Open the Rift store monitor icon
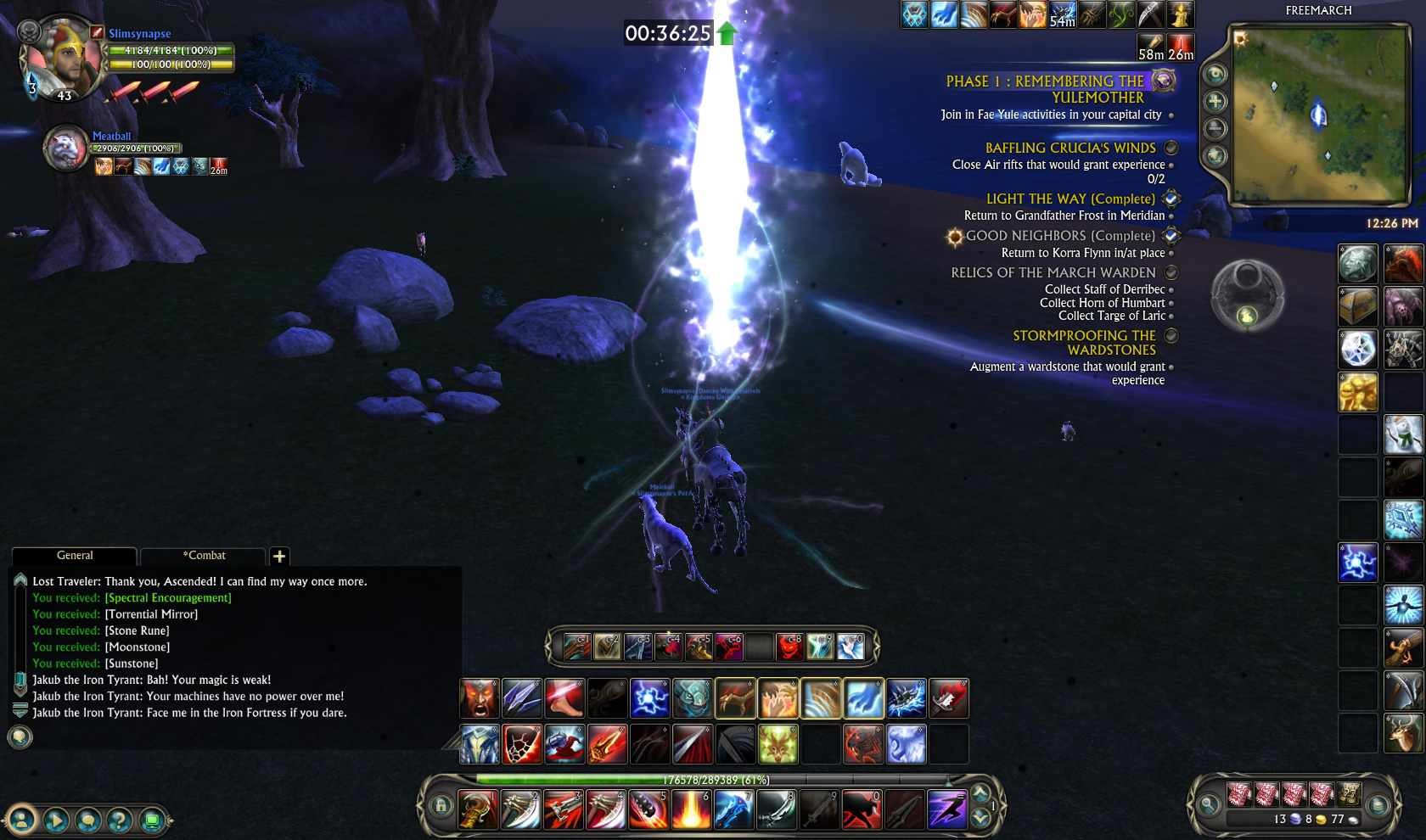 tap(150, 821)
